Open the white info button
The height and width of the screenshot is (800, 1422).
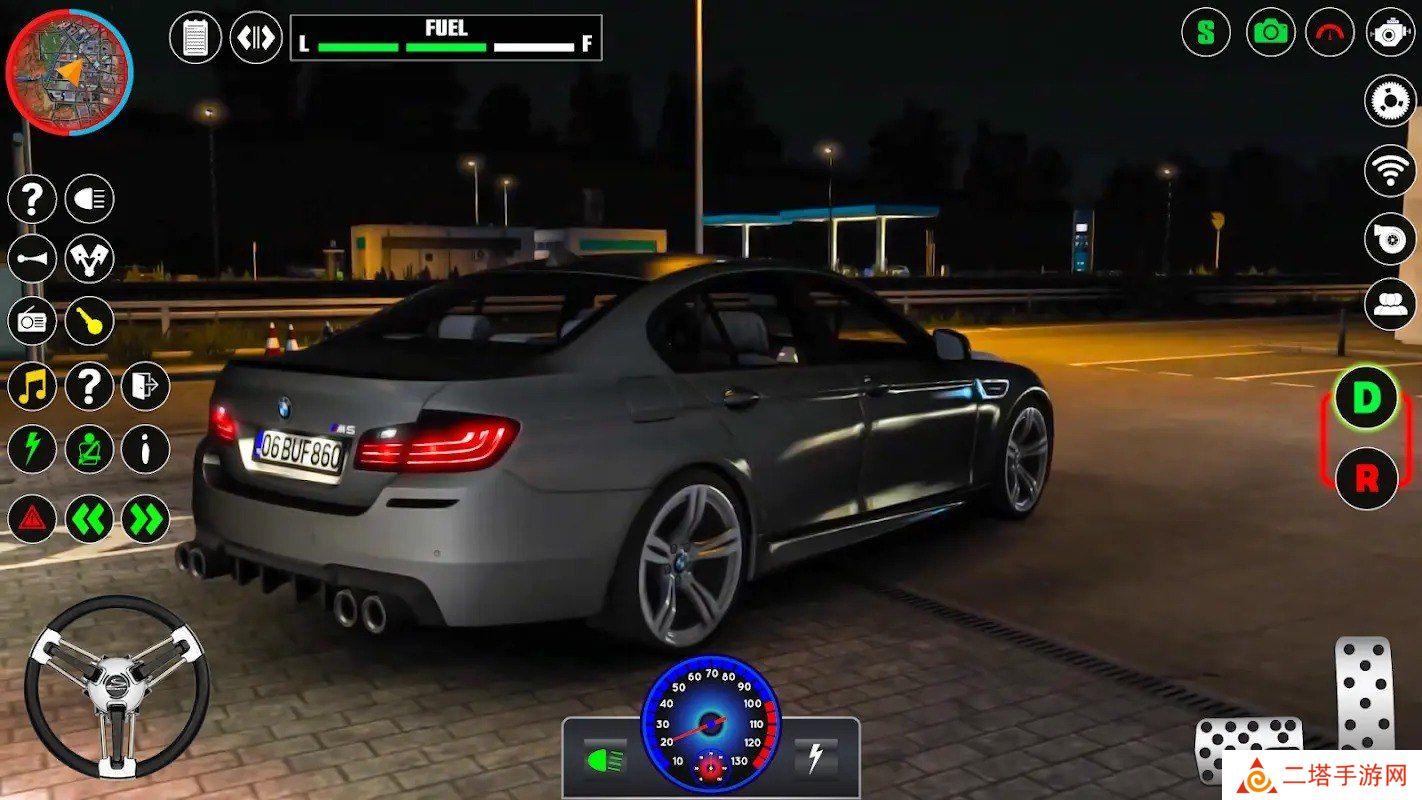point(146,449)
